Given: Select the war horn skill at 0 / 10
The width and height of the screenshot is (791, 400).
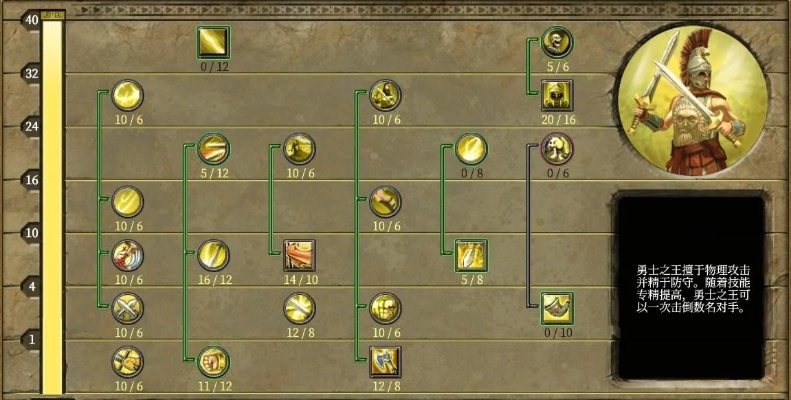Looking at the screenshot, I should tap(557, 308).
